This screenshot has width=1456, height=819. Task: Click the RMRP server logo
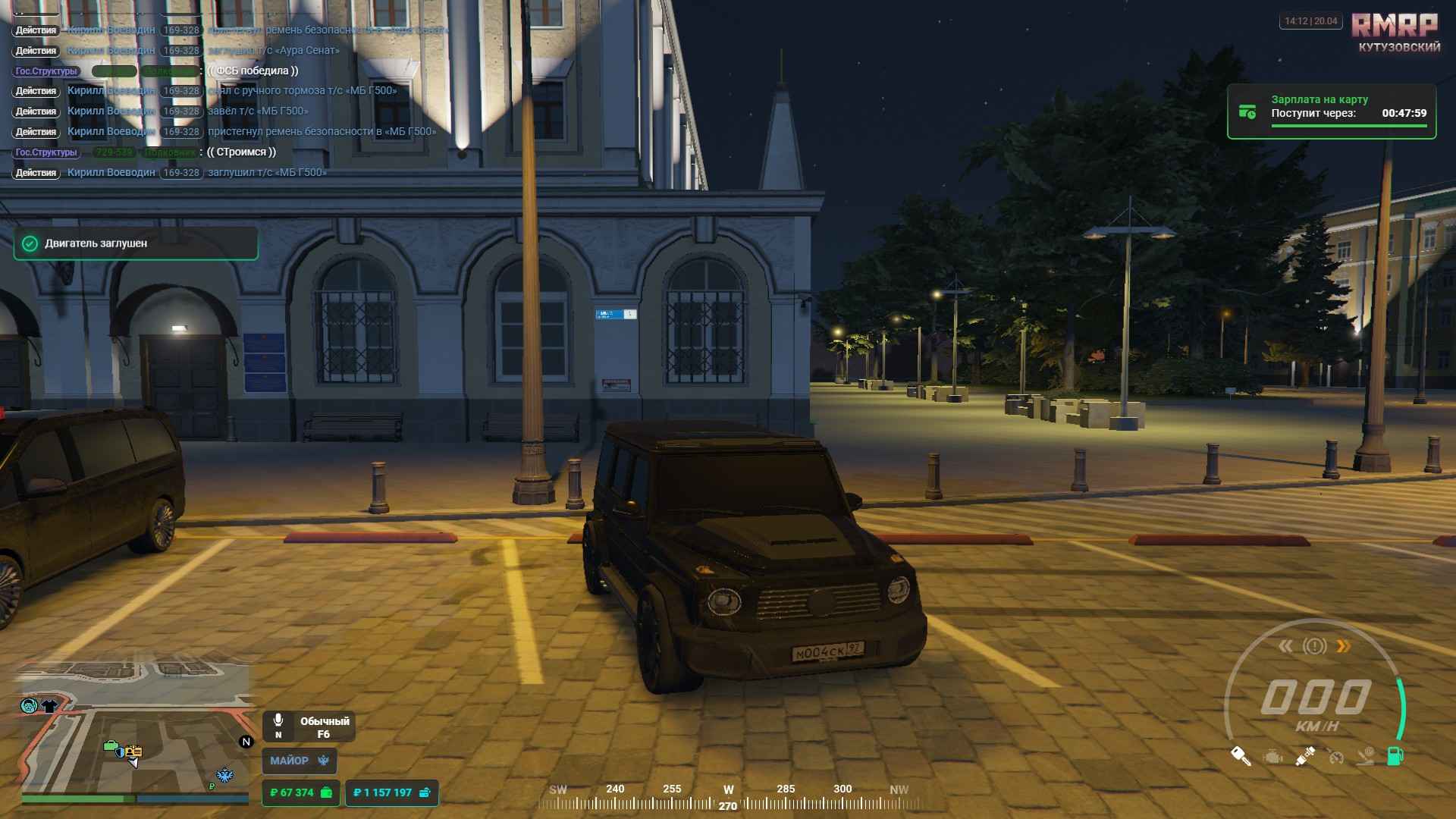1395,27
